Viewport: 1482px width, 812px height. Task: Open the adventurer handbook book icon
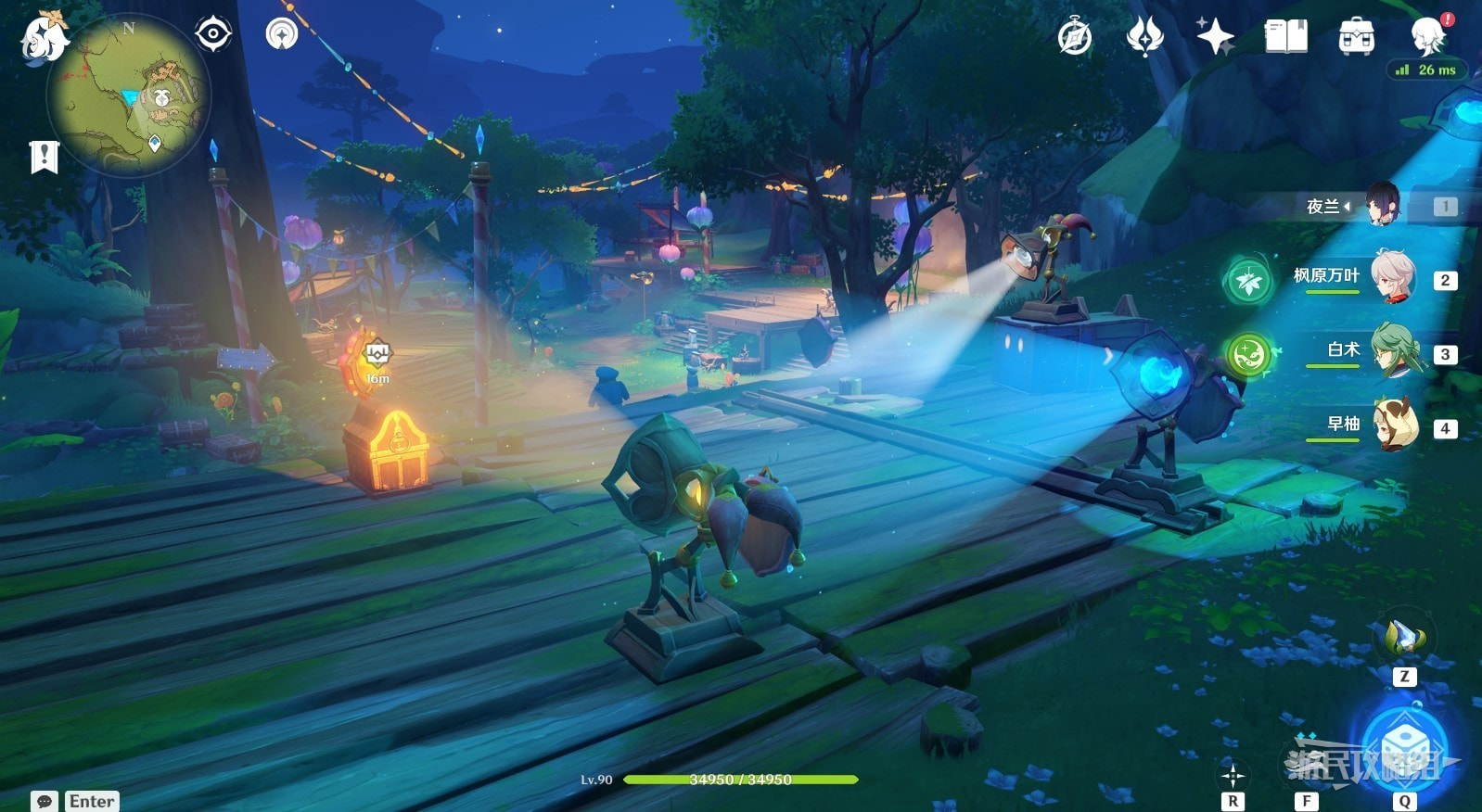pos(1285,37)
